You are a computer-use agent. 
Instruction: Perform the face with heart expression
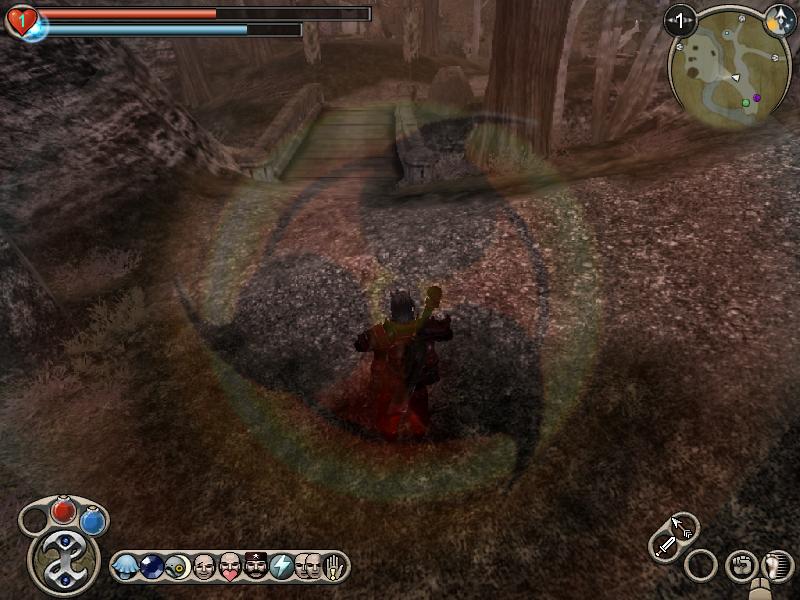pyautogui.click(x=230, y=567)
